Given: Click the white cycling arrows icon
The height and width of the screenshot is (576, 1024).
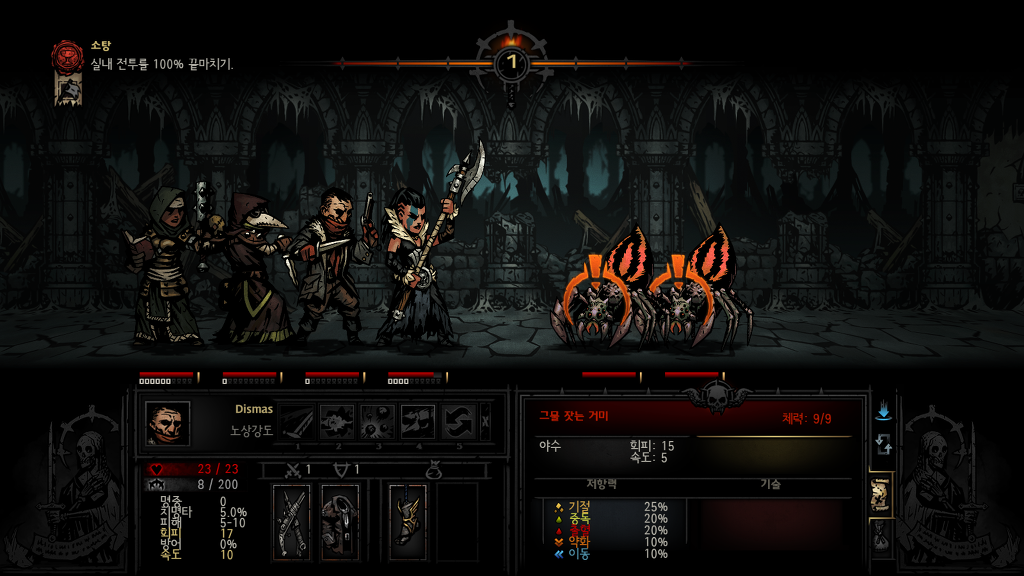Looking at the screenshot, I should [x=882, y=443].
